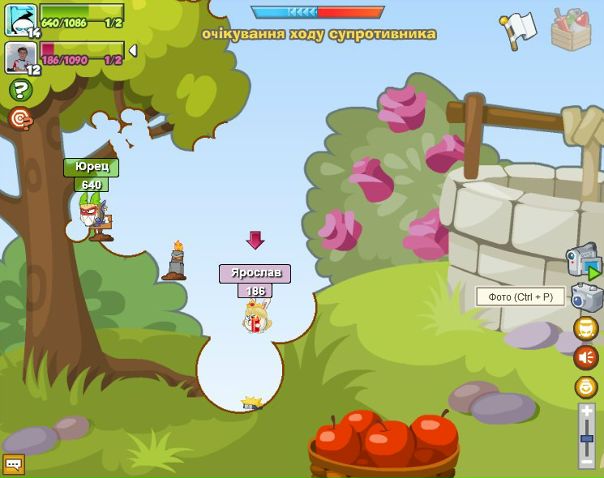Click the white surrender flag
The image size is (604, 478).
pyautogui.click(x=518, y=29)
